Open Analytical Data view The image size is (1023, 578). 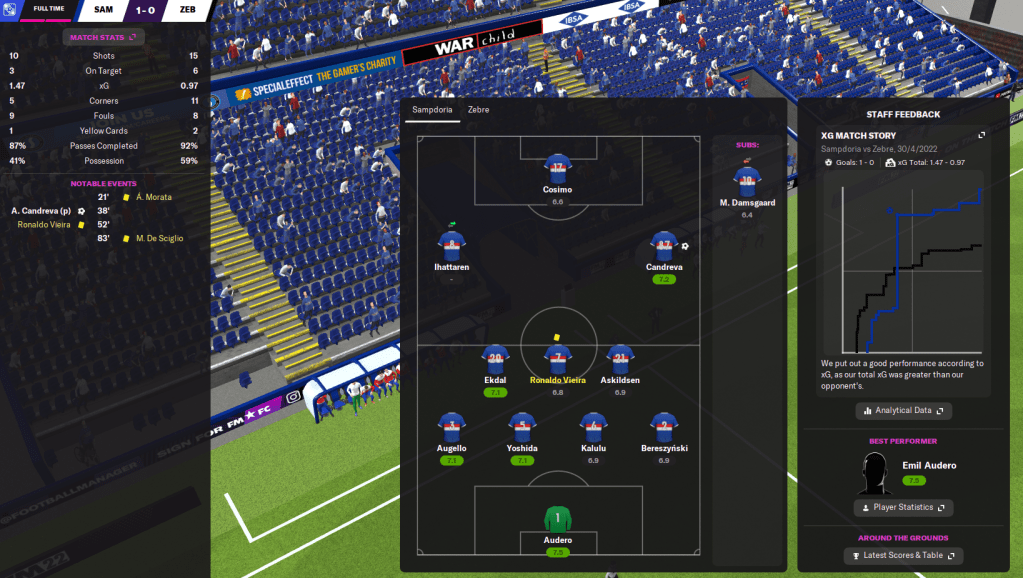pos(903,410)
